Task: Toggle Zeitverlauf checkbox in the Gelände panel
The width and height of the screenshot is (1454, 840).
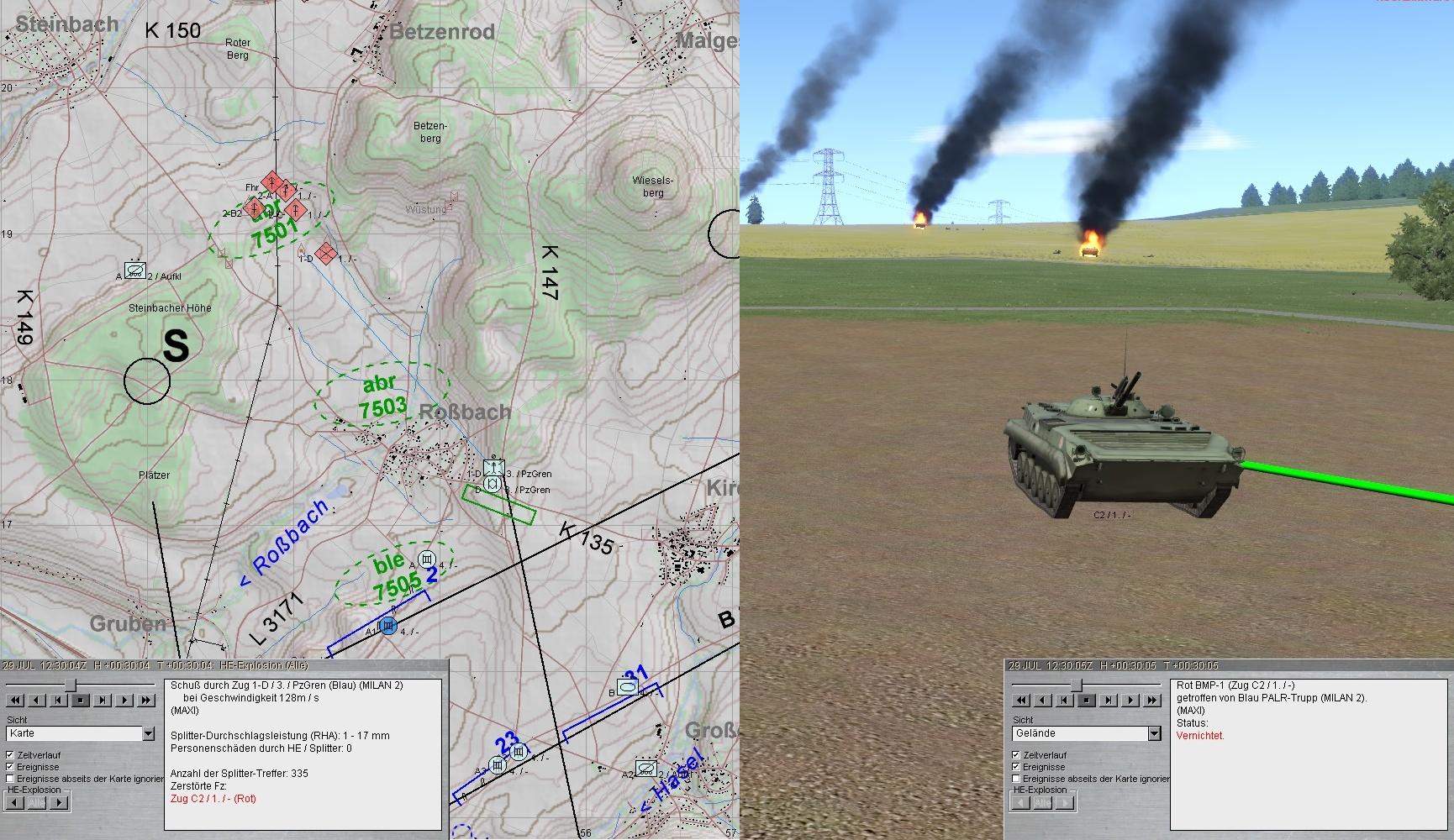Action: (1016, 755)
